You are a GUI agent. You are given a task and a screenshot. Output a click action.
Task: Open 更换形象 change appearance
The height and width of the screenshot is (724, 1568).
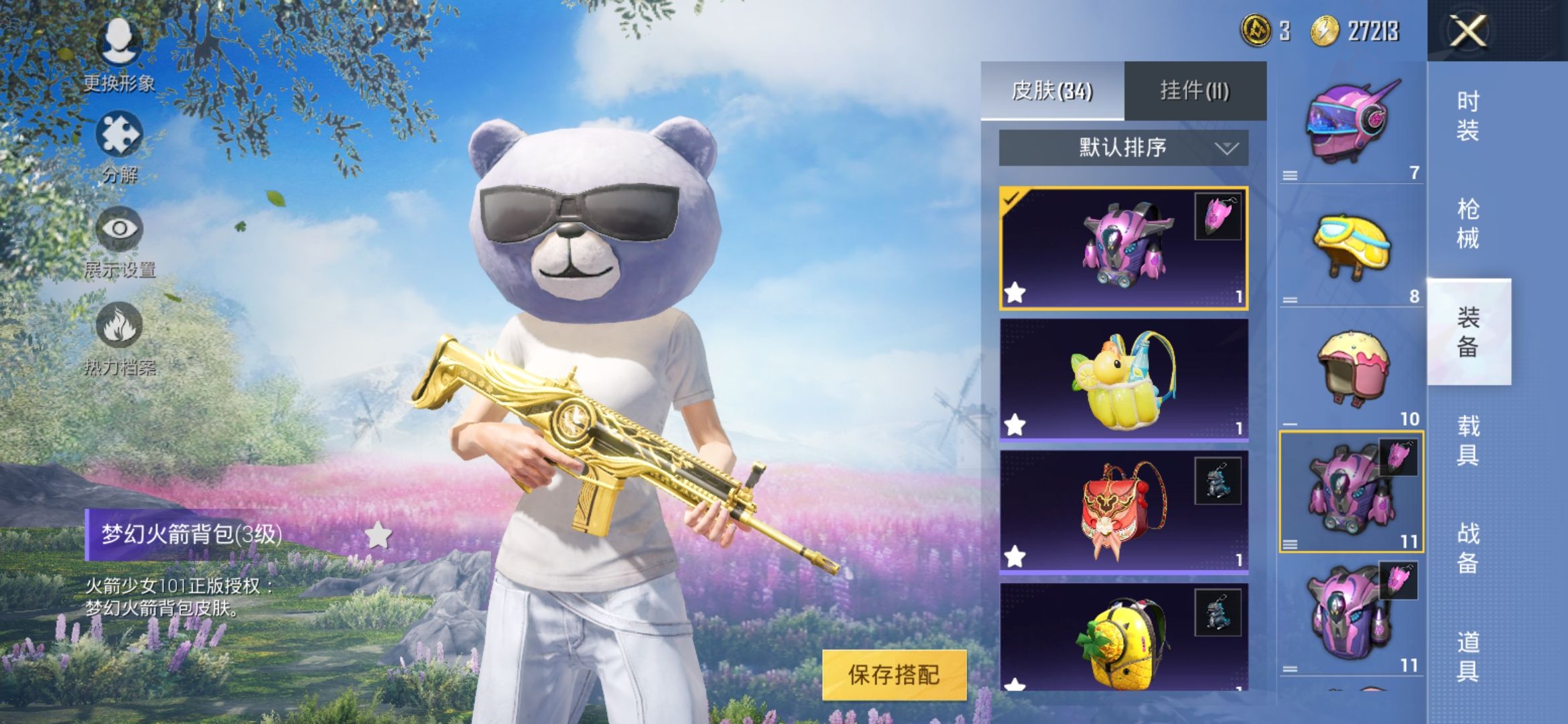(119, 55)
